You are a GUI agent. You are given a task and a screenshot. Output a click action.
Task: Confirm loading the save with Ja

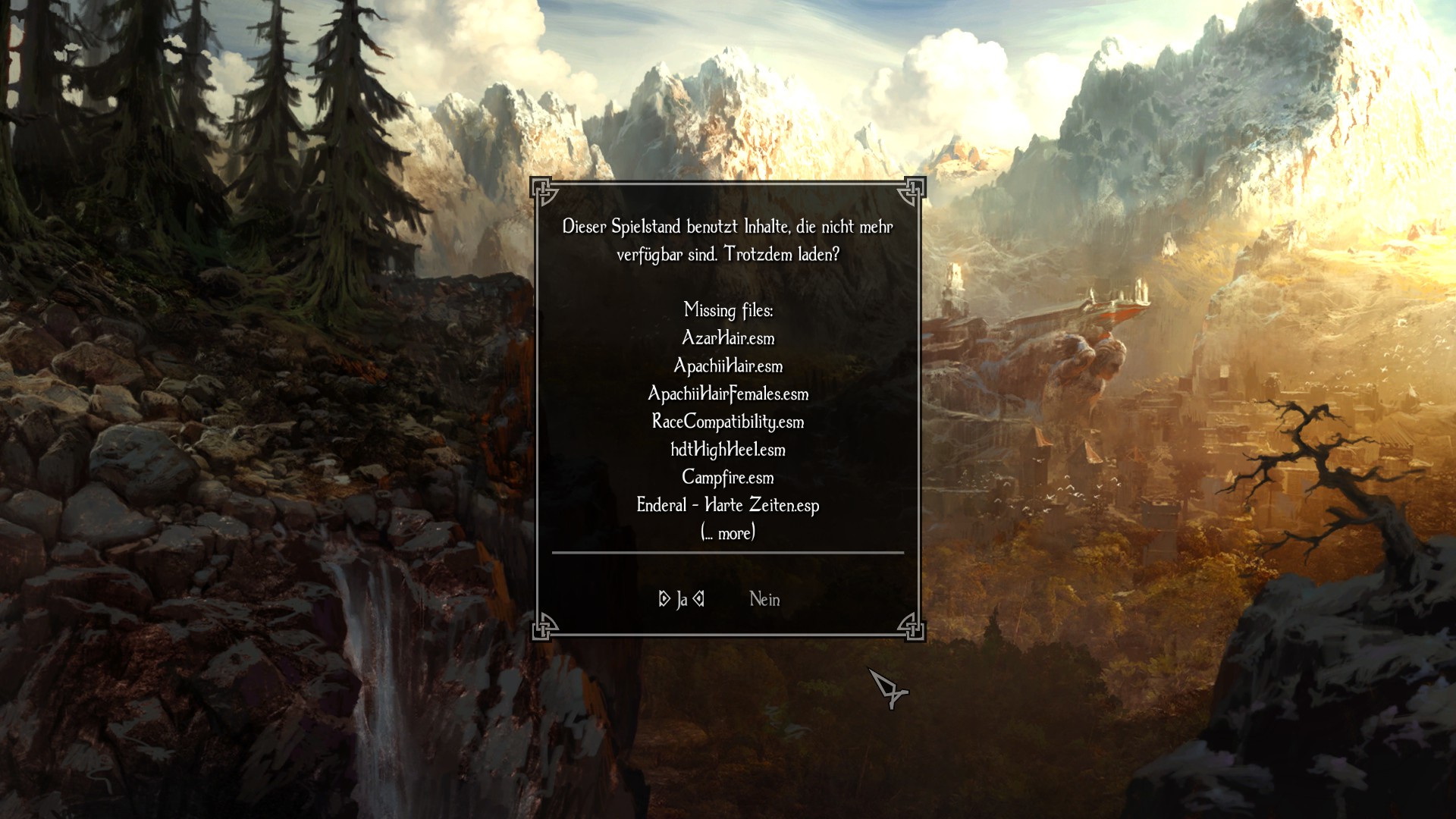point(682,600)
